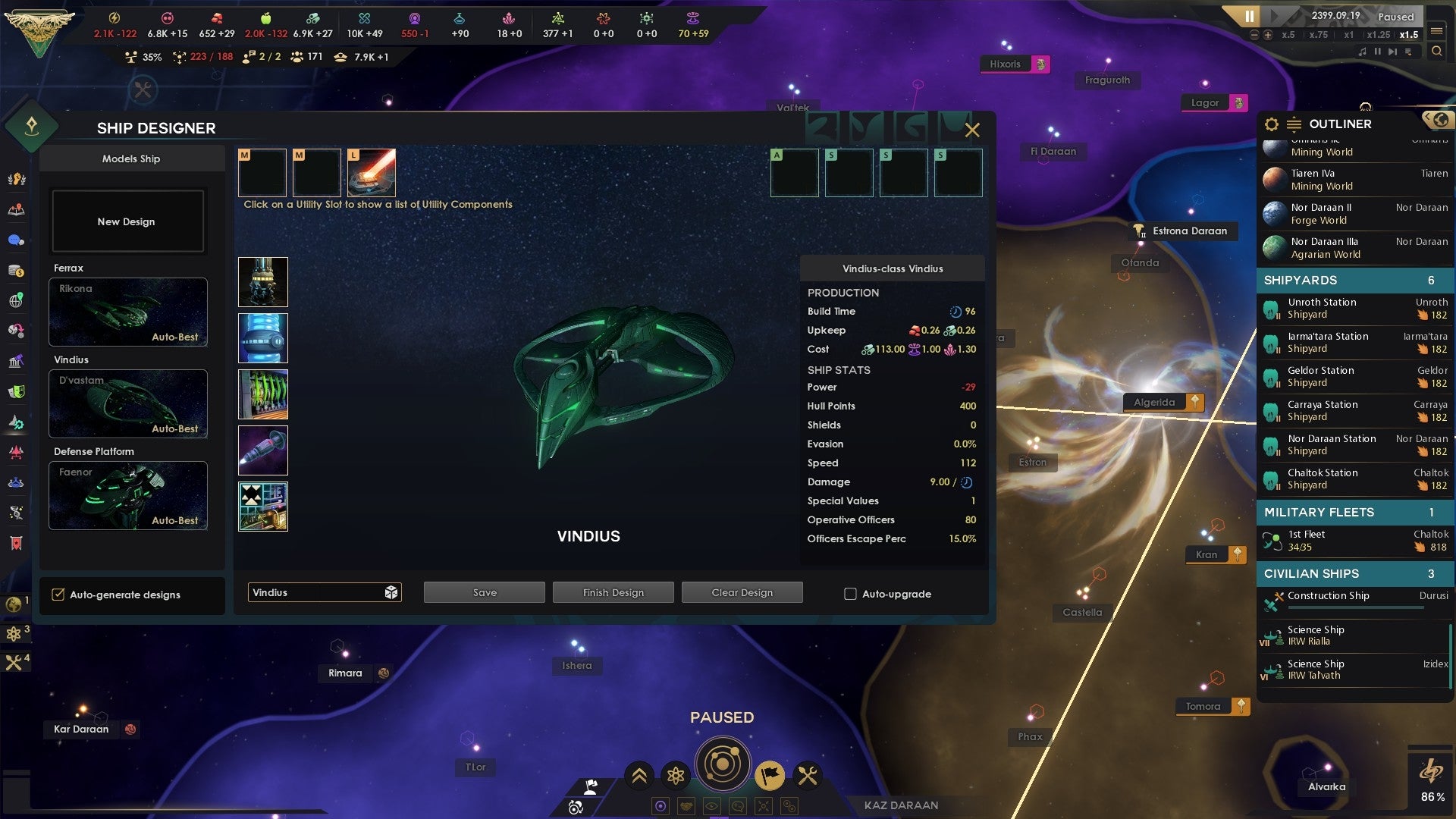Image resolution: width=1456 pixels, height=819 pixels.
Task: Click the Save button in Ship Designer
Action: pos(483,591)
